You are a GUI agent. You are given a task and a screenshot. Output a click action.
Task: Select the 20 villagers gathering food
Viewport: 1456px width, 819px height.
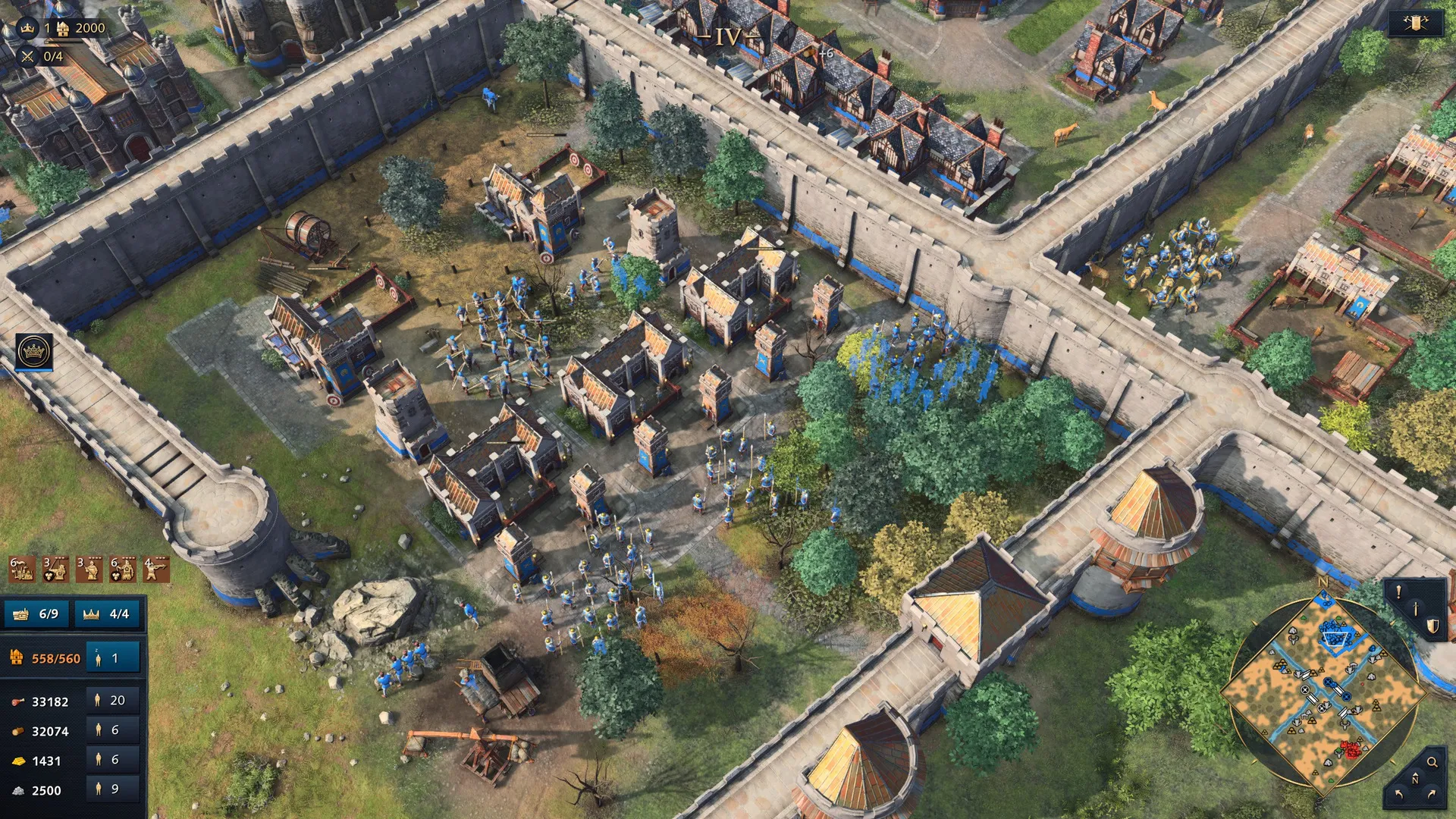coord(112,701)
